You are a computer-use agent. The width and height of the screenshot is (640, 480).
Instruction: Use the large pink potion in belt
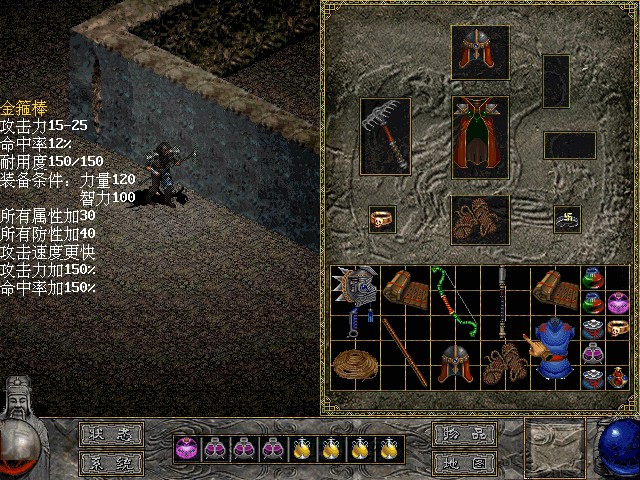(184, 450)
